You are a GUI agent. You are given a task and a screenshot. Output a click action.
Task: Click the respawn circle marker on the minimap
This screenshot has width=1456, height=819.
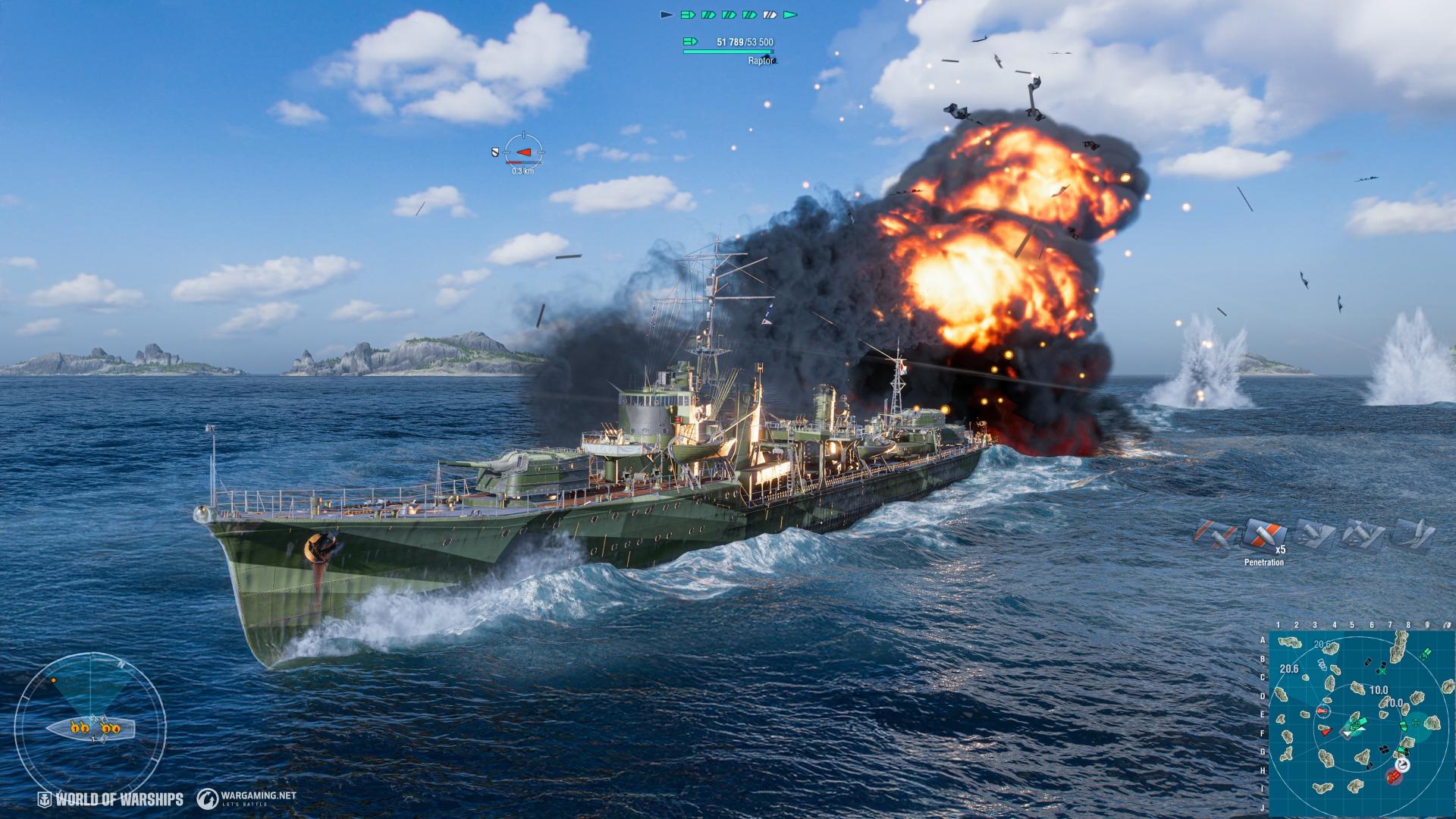coord(1401,765)
